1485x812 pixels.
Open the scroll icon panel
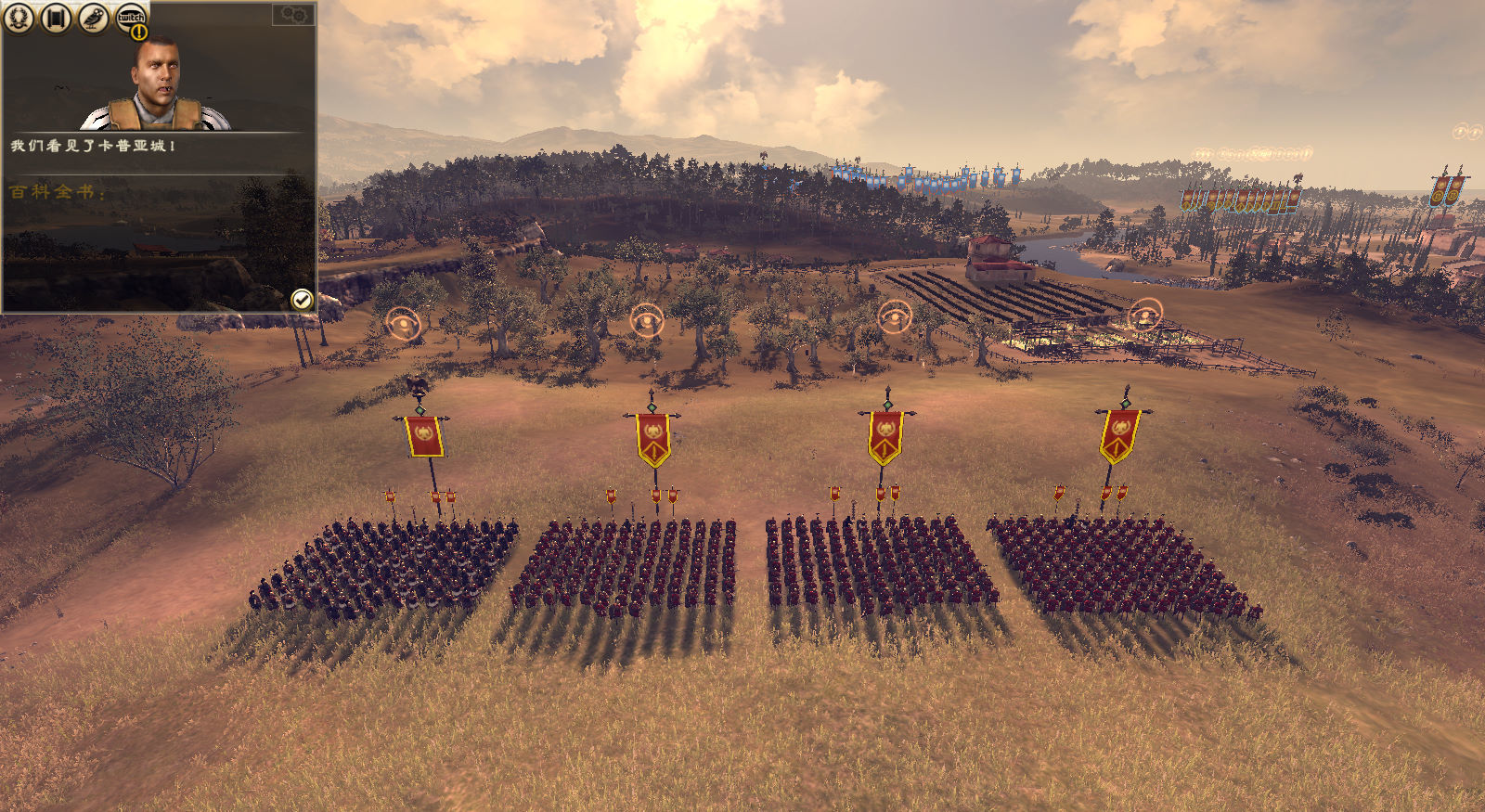tap(56, 17)
